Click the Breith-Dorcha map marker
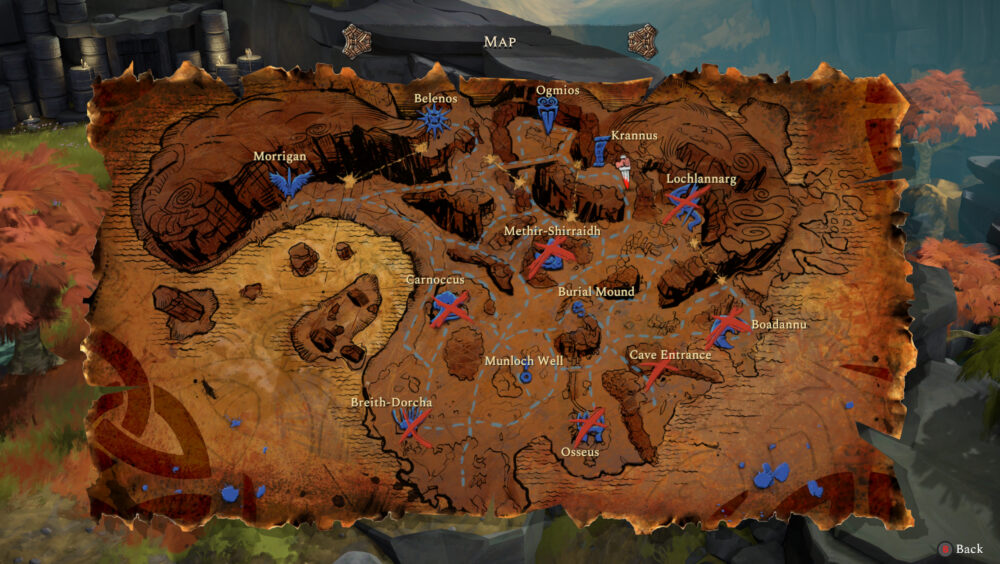 pos(411,425)
